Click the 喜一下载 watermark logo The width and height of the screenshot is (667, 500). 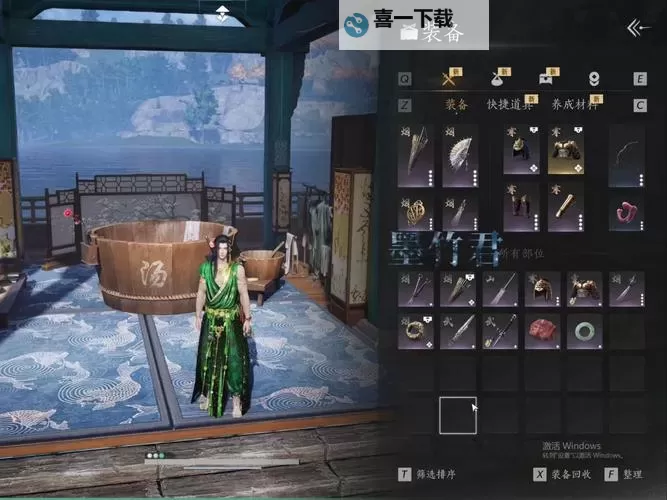point(399,22)
